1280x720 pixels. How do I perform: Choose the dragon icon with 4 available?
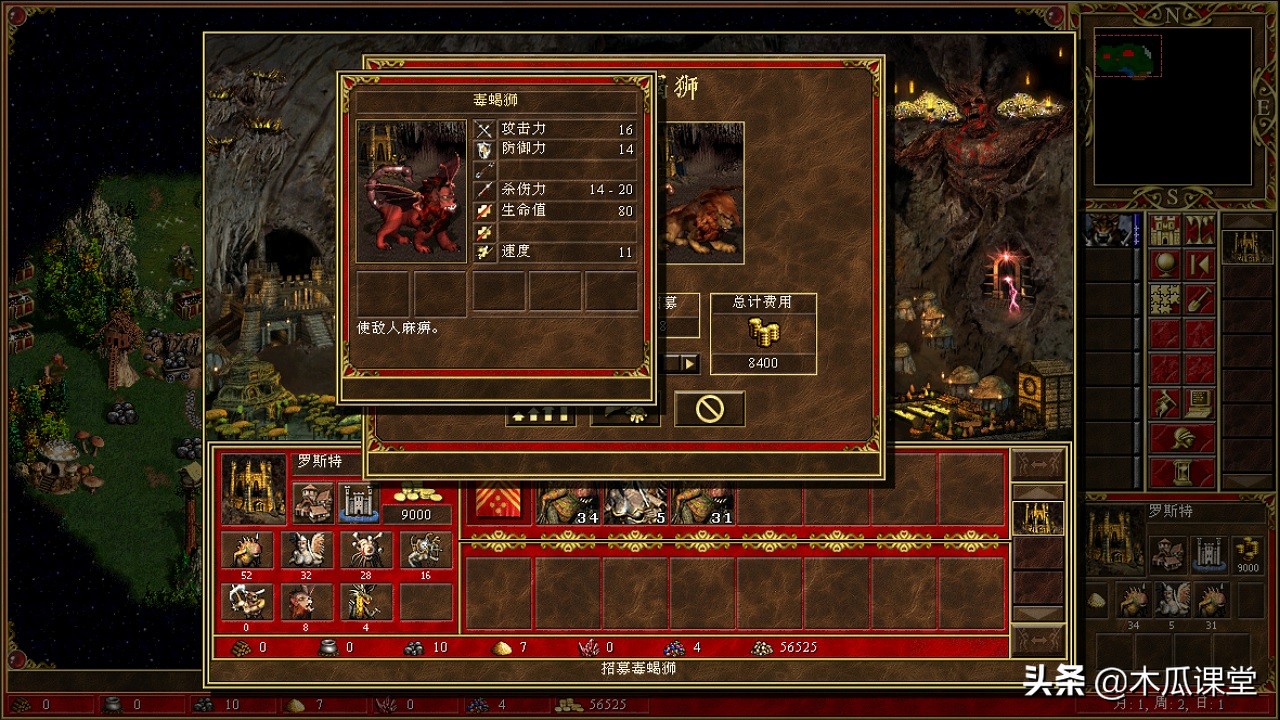pyautogui.click(x=366, y=601)
